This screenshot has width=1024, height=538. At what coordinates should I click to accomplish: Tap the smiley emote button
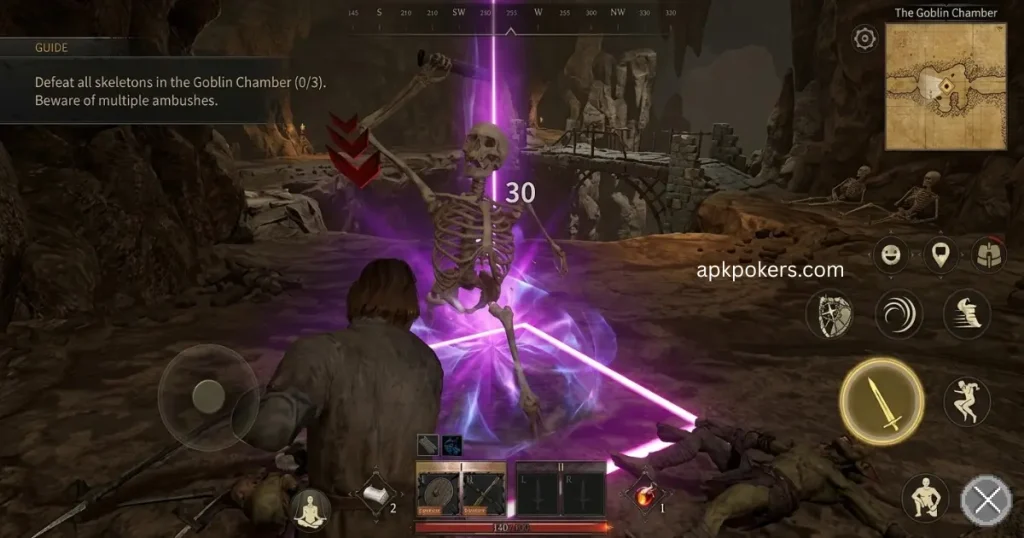click(889, 255)
